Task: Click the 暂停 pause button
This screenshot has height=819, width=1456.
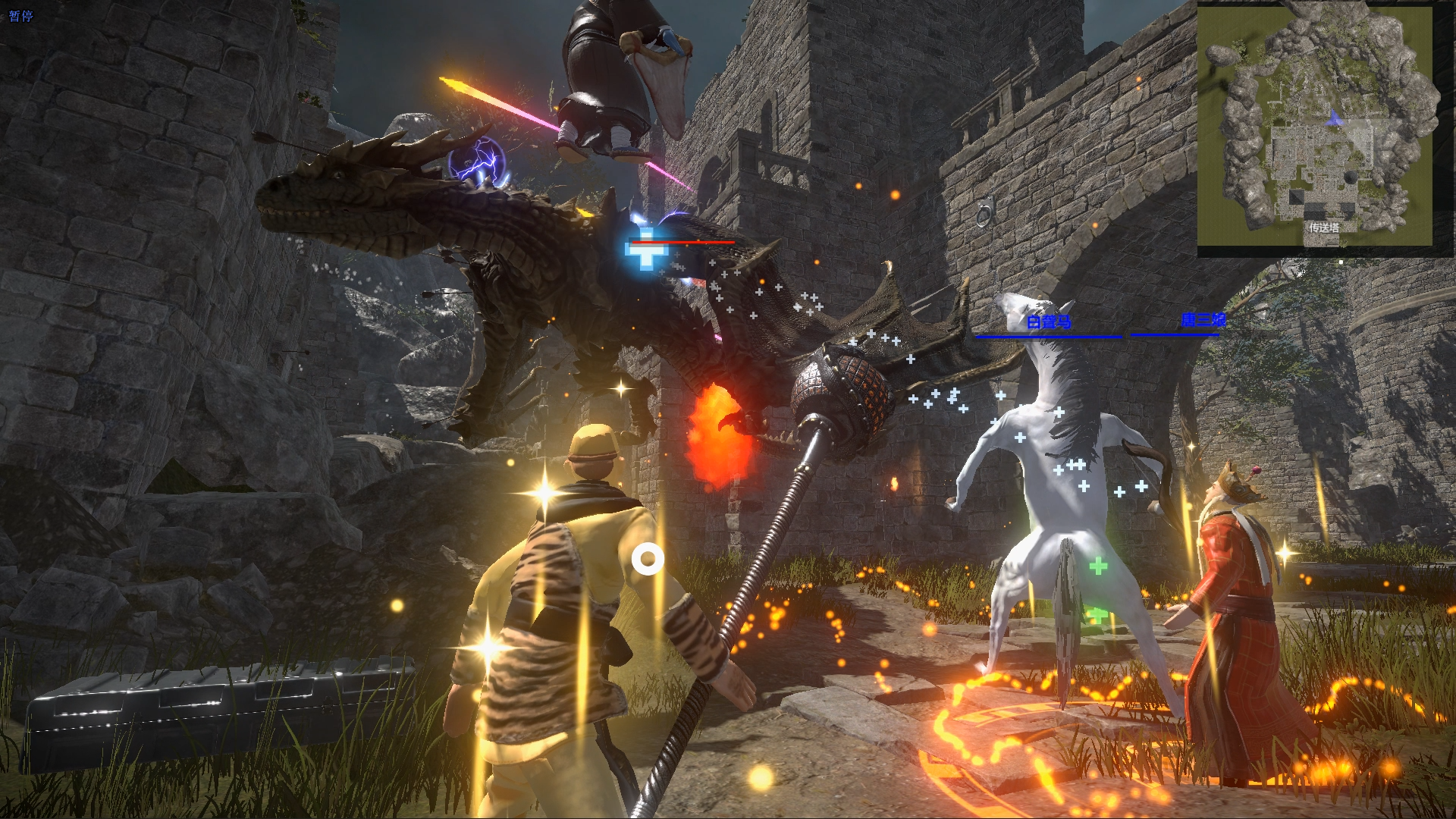Action: [x=20, y=16]
